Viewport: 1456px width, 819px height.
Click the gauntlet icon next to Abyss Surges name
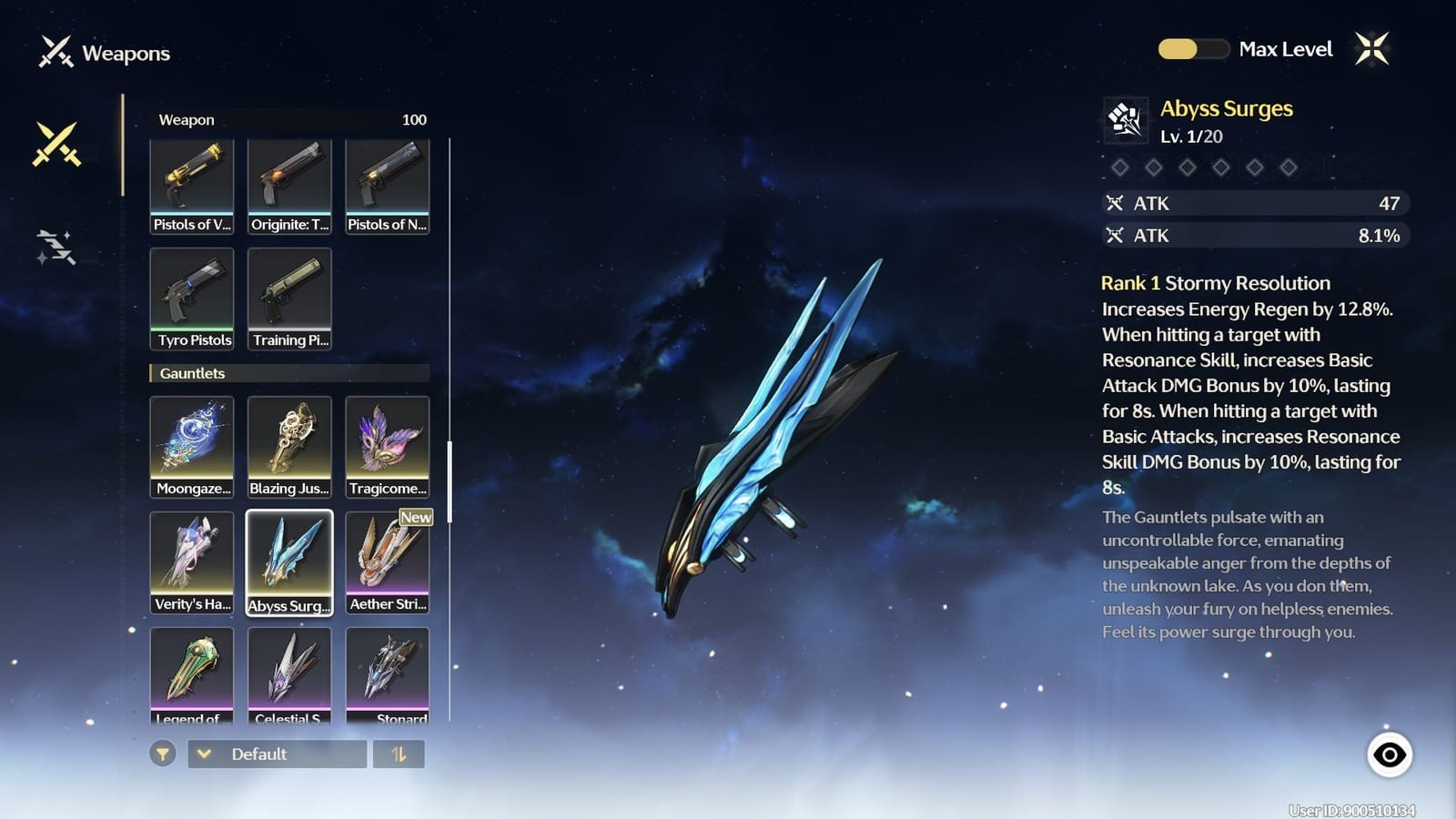point(1127,119)
